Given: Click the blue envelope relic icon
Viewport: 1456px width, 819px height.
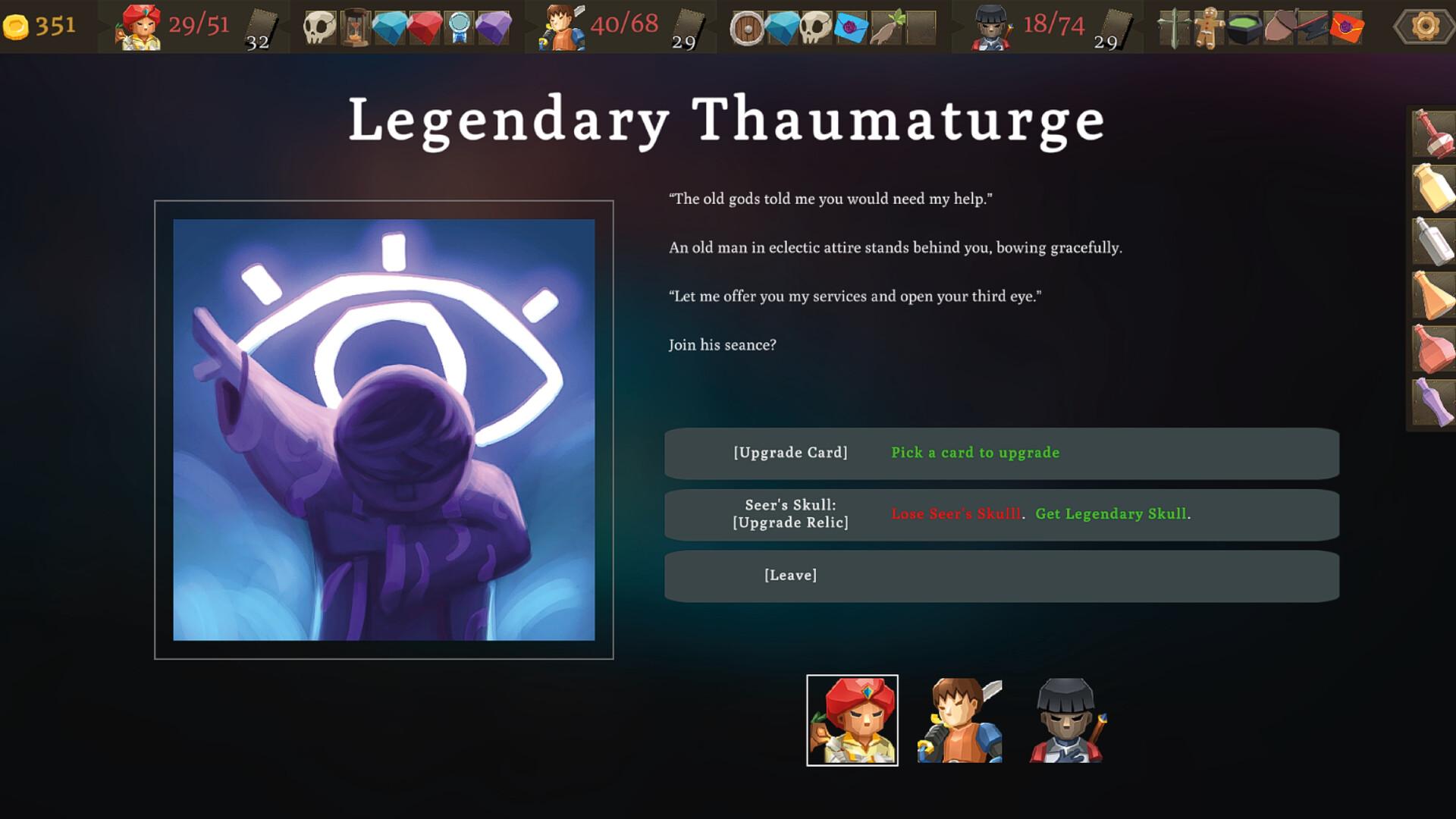Looking at the screenshot, I should [x=851, y=27].
